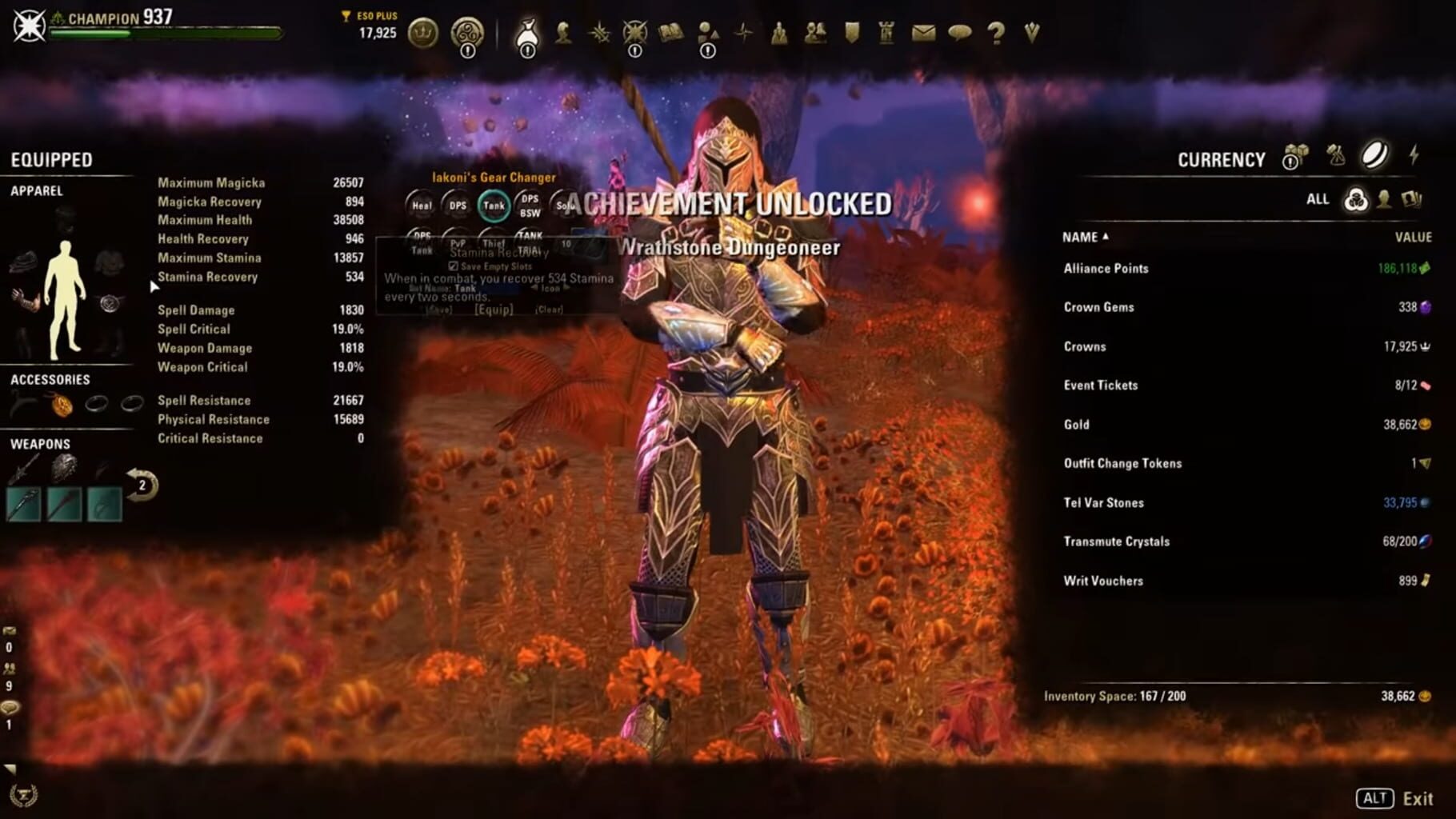
Task: Open the skills book icon in top bar
Action: 670,34
